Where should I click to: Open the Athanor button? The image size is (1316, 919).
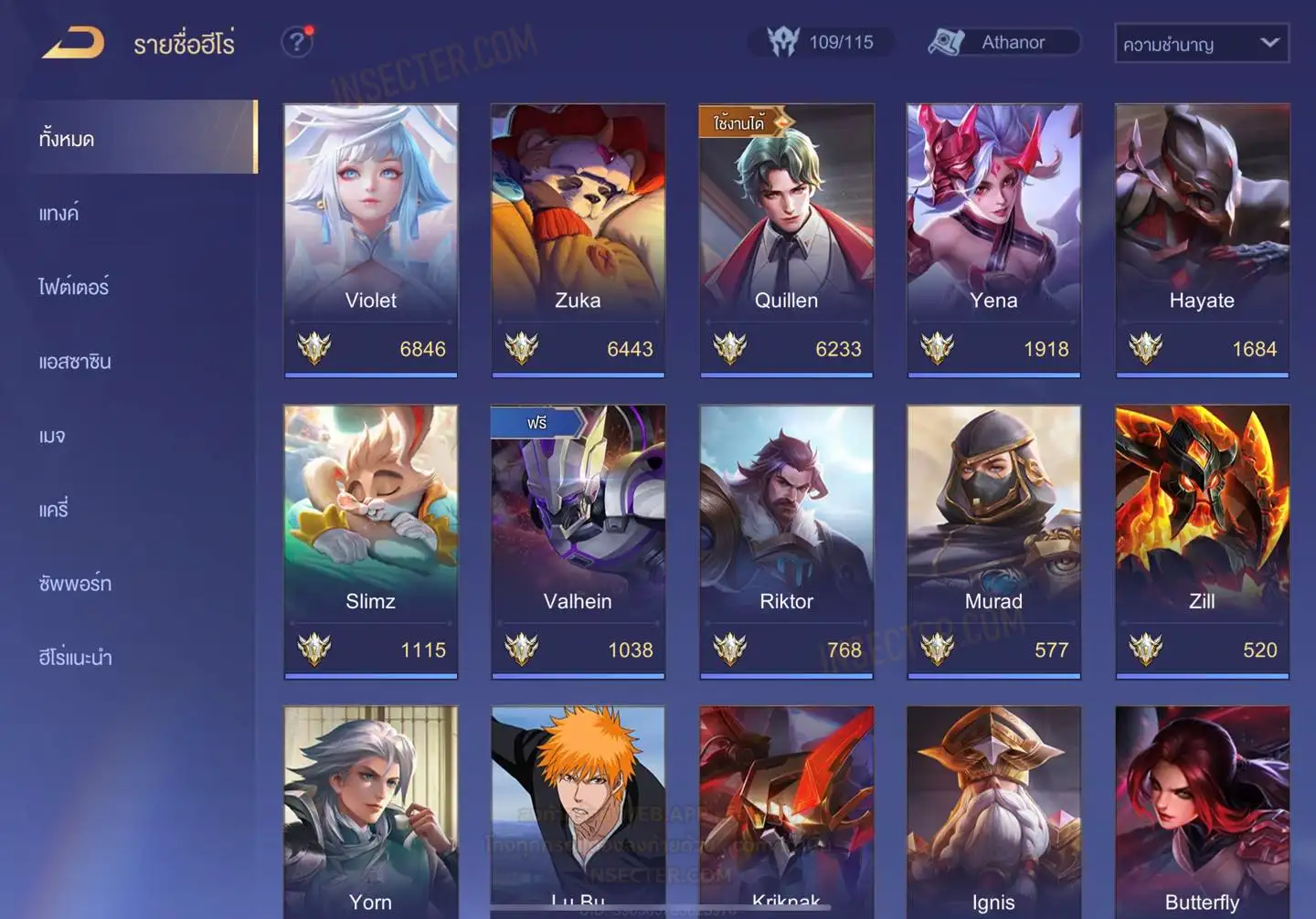pos(1003,42)
